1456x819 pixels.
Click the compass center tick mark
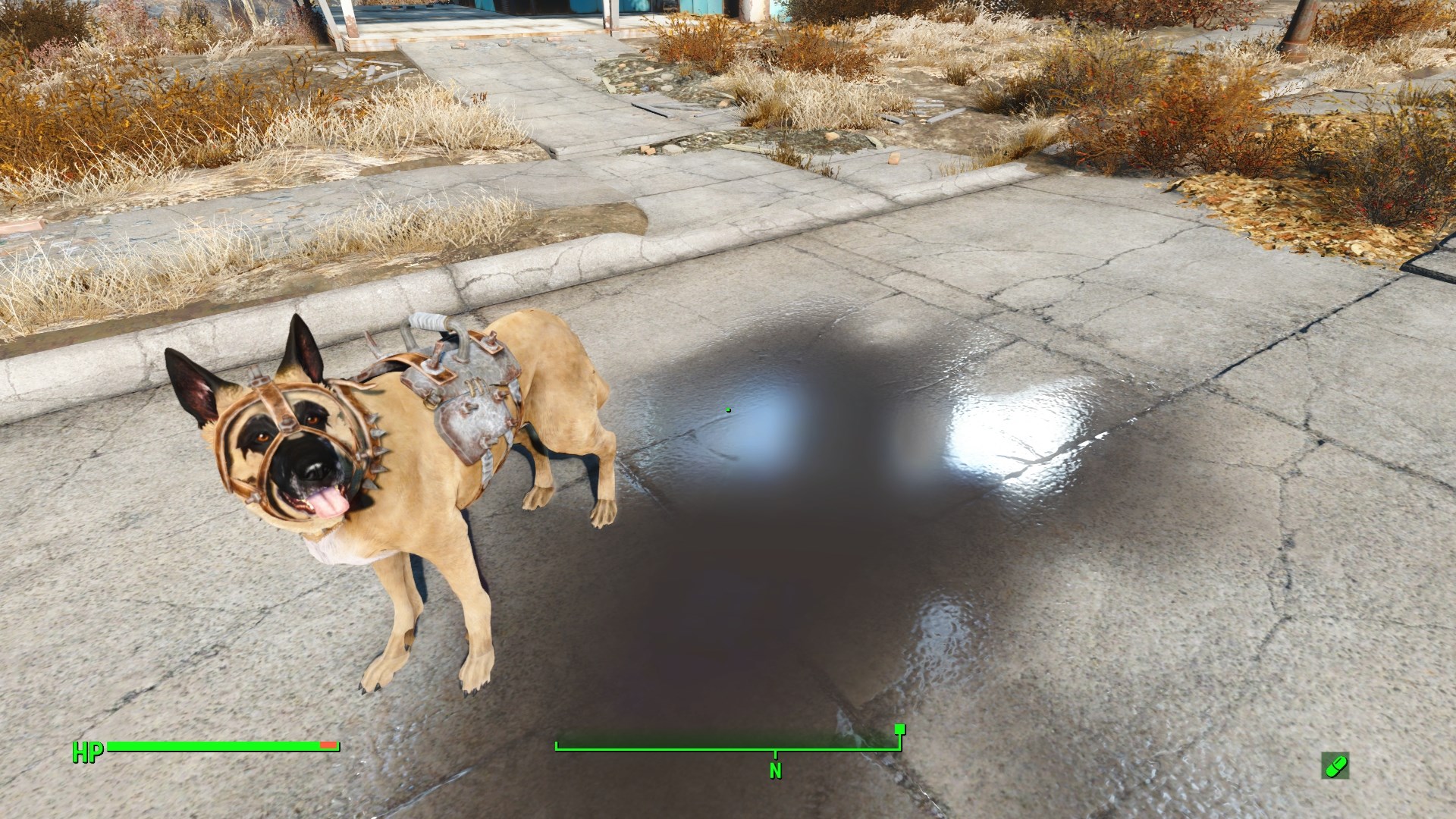(x=775, y=752)
